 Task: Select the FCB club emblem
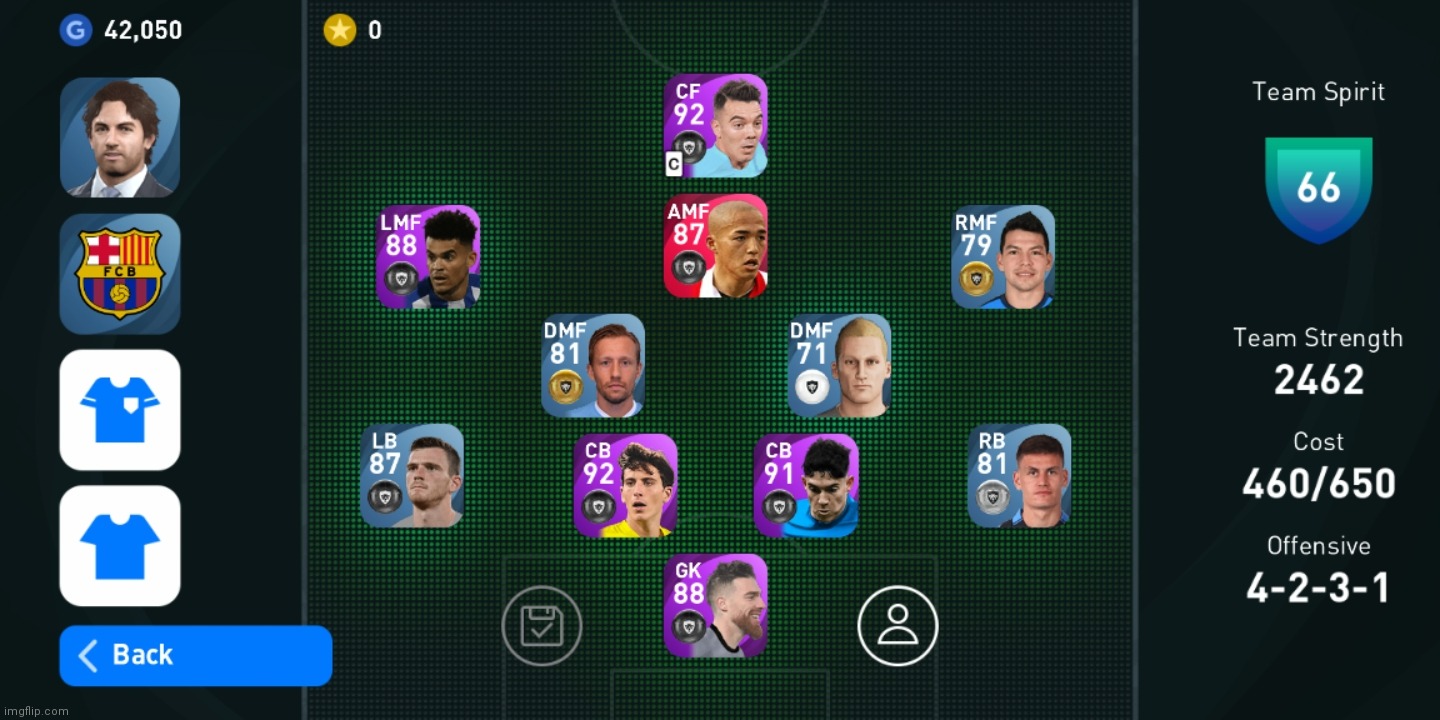[x=120, y=273]
